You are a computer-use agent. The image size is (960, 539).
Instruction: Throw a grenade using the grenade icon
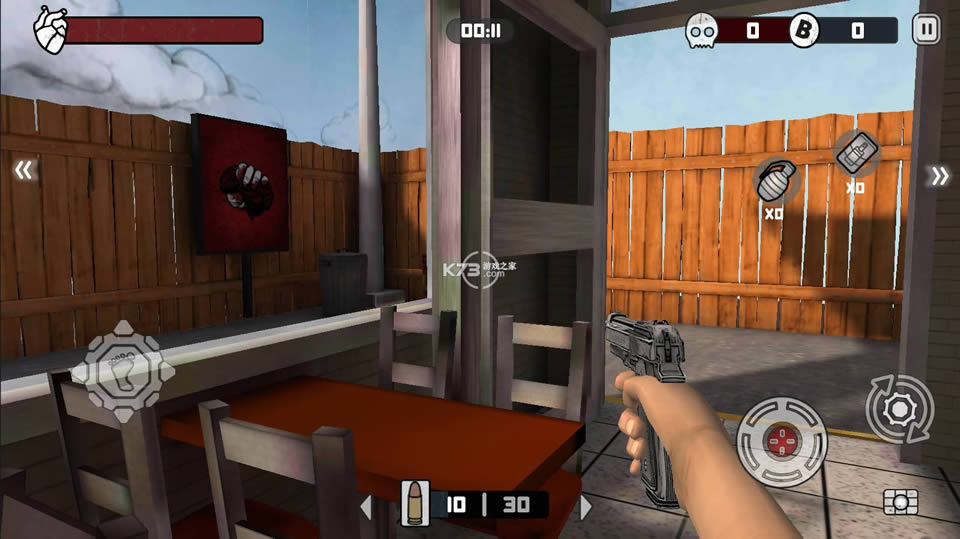click(773, 181)
